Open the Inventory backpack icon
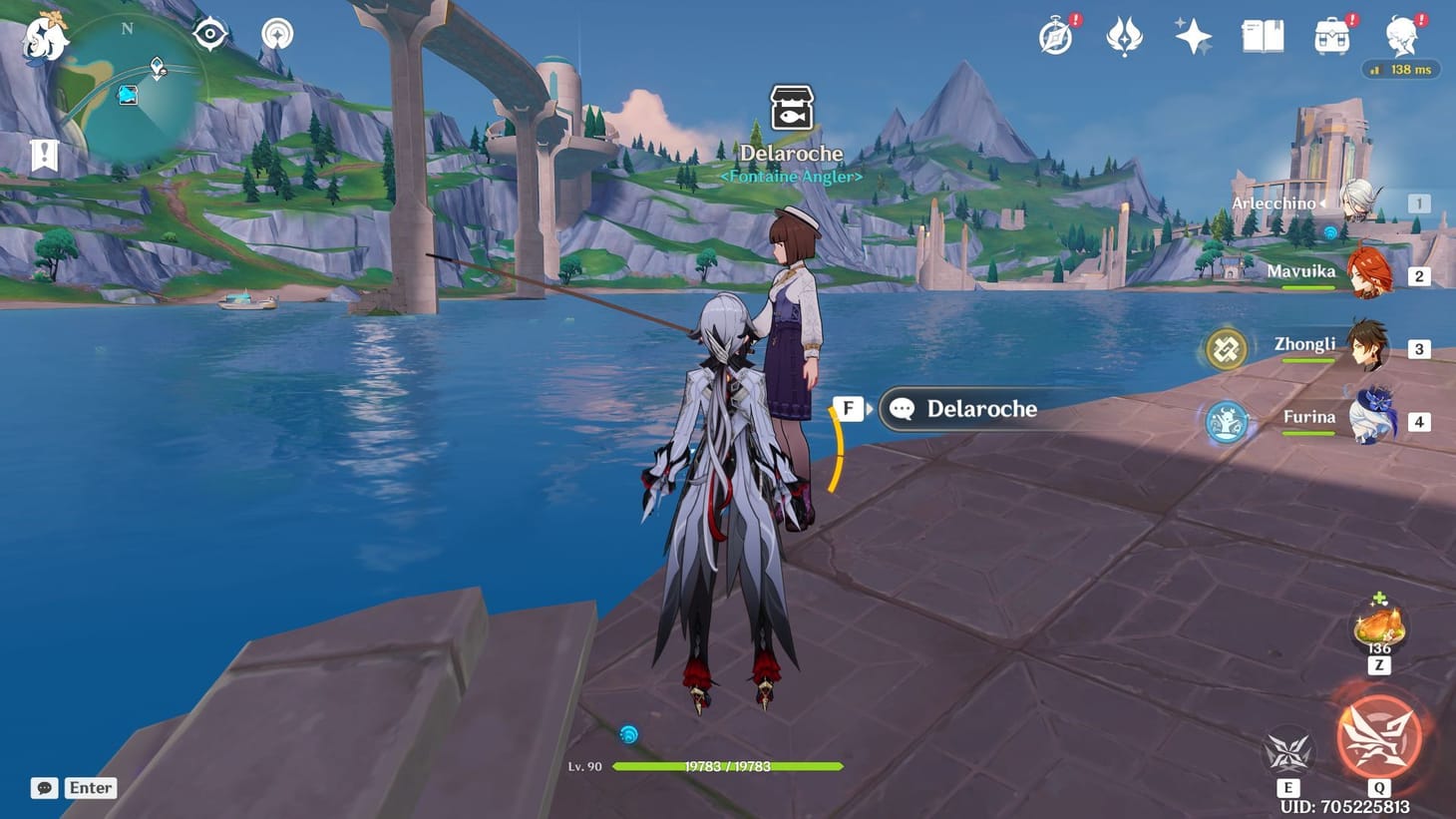 pos(1329,35)
